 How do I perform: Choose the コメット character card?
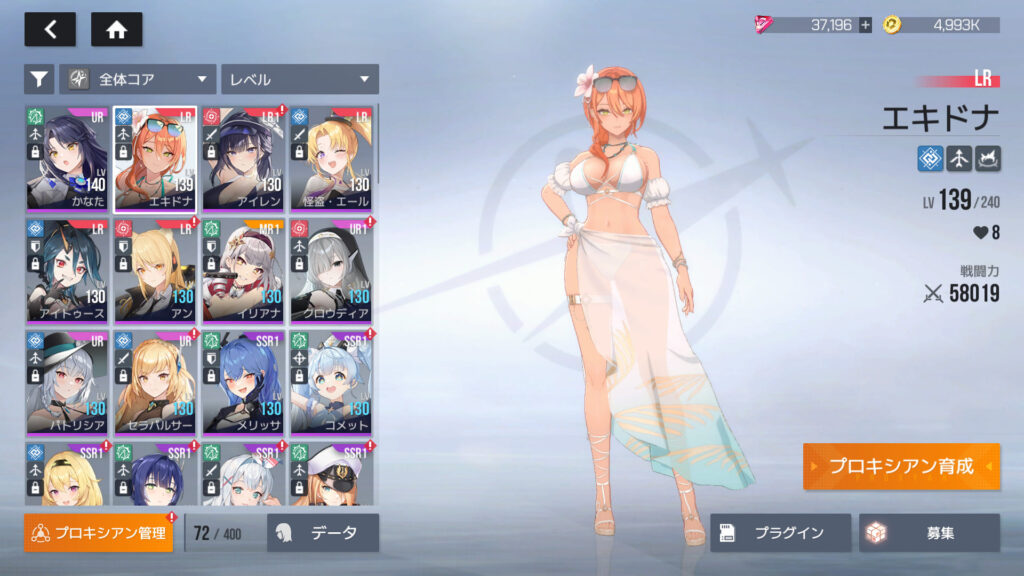(331, 382)
